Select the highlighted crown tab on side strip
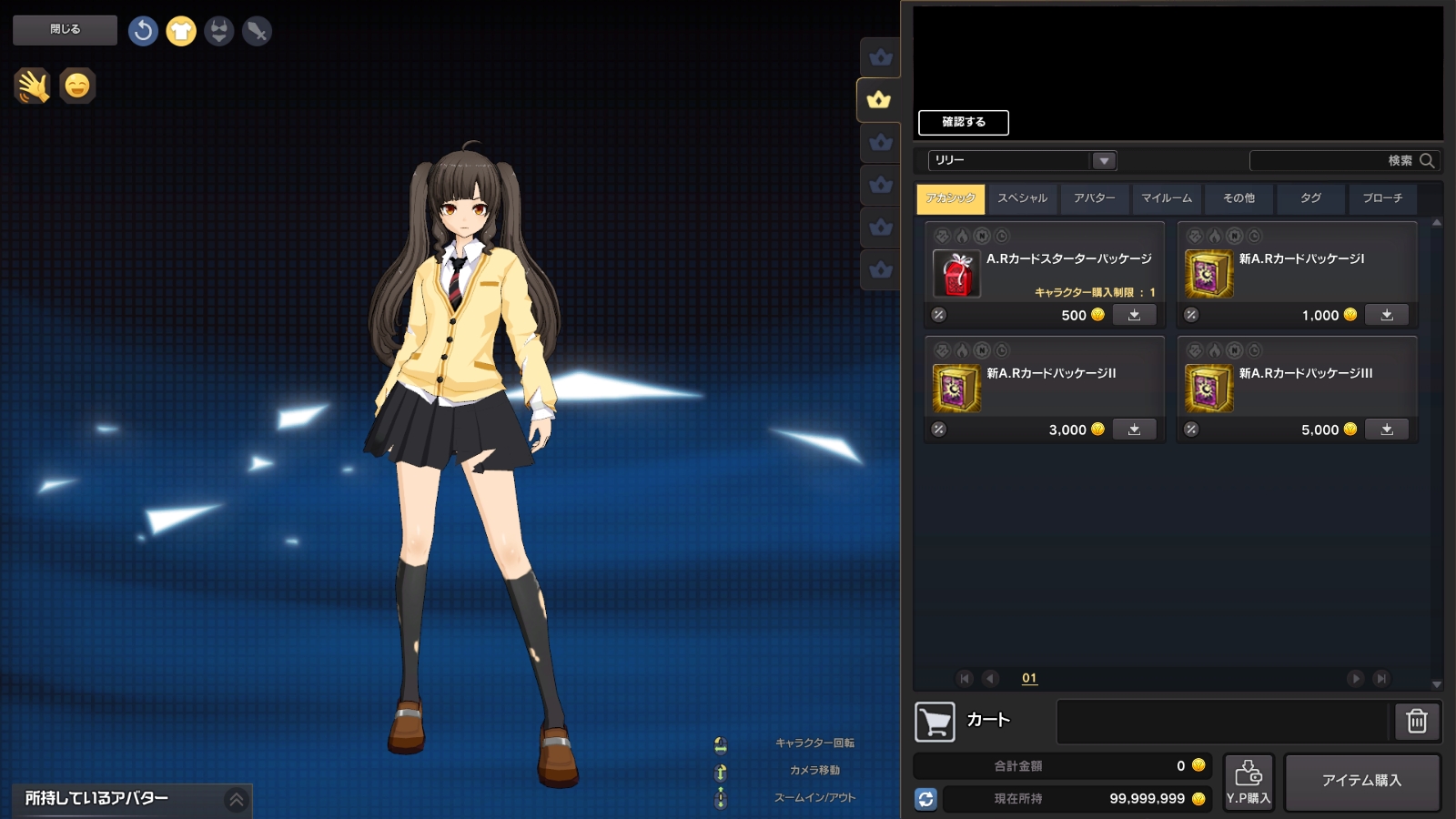This screenshot has width=1456, height=819. pyautogui.click(x=877, y=101)
